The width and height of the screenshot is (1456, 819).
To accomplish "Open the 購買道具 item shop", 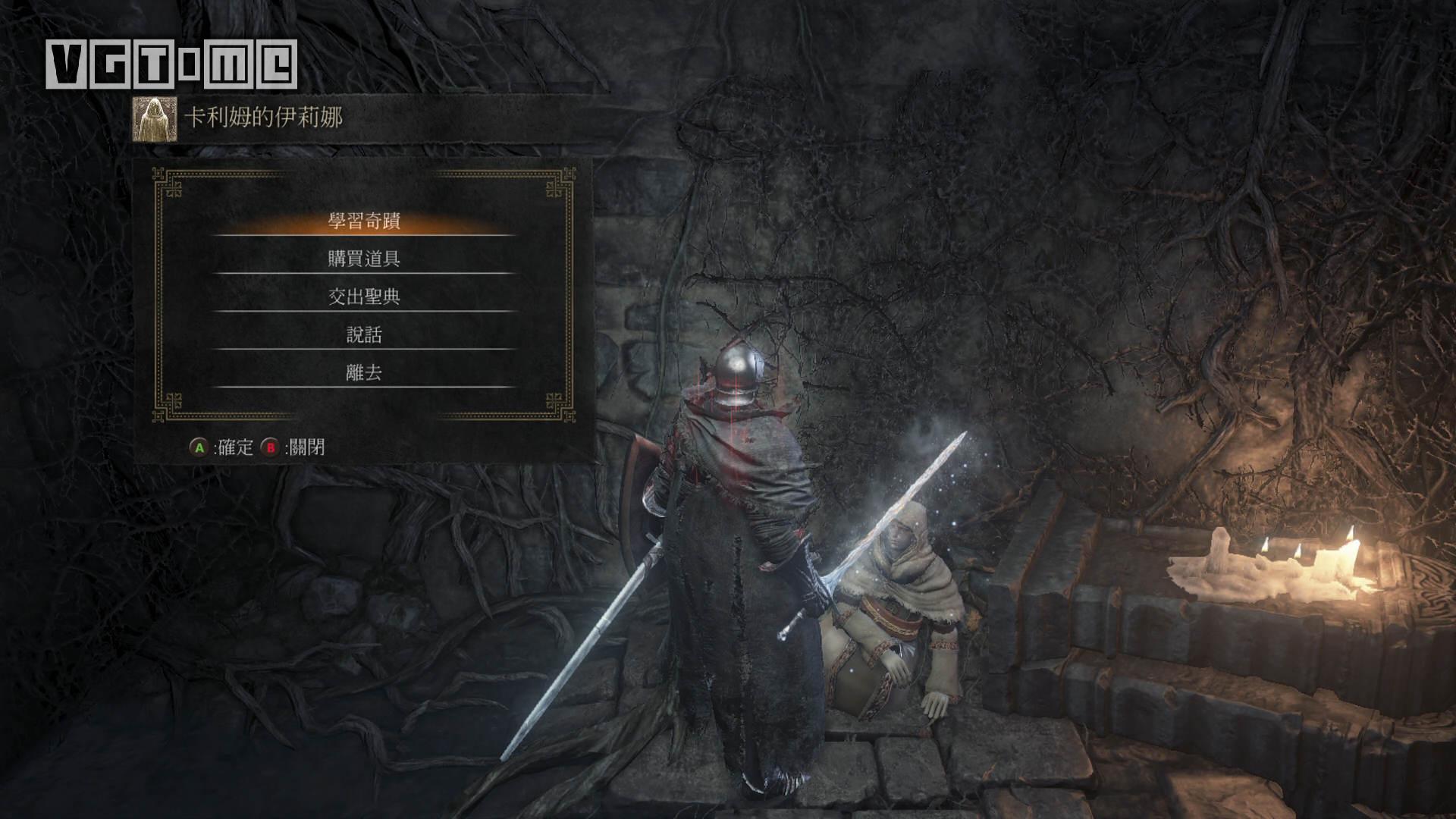I will 364,259.
